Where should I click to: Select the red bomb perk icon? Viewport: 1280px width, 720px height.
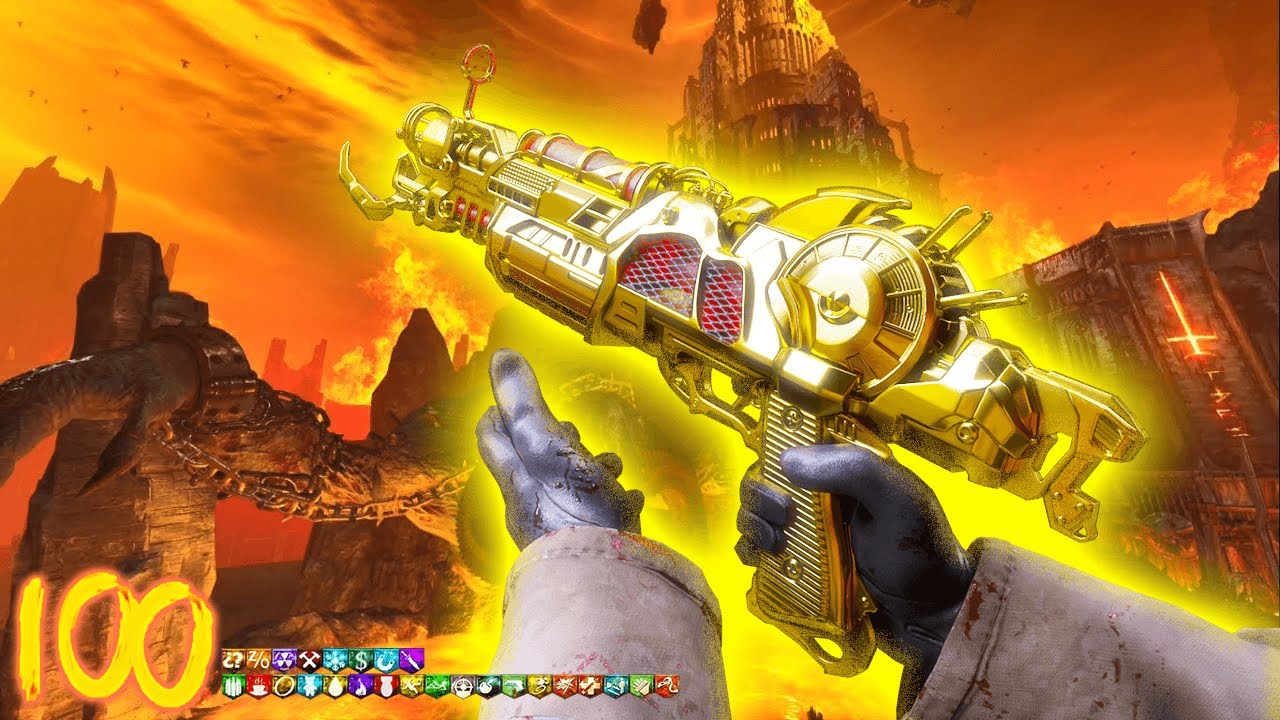coord(387,686)
